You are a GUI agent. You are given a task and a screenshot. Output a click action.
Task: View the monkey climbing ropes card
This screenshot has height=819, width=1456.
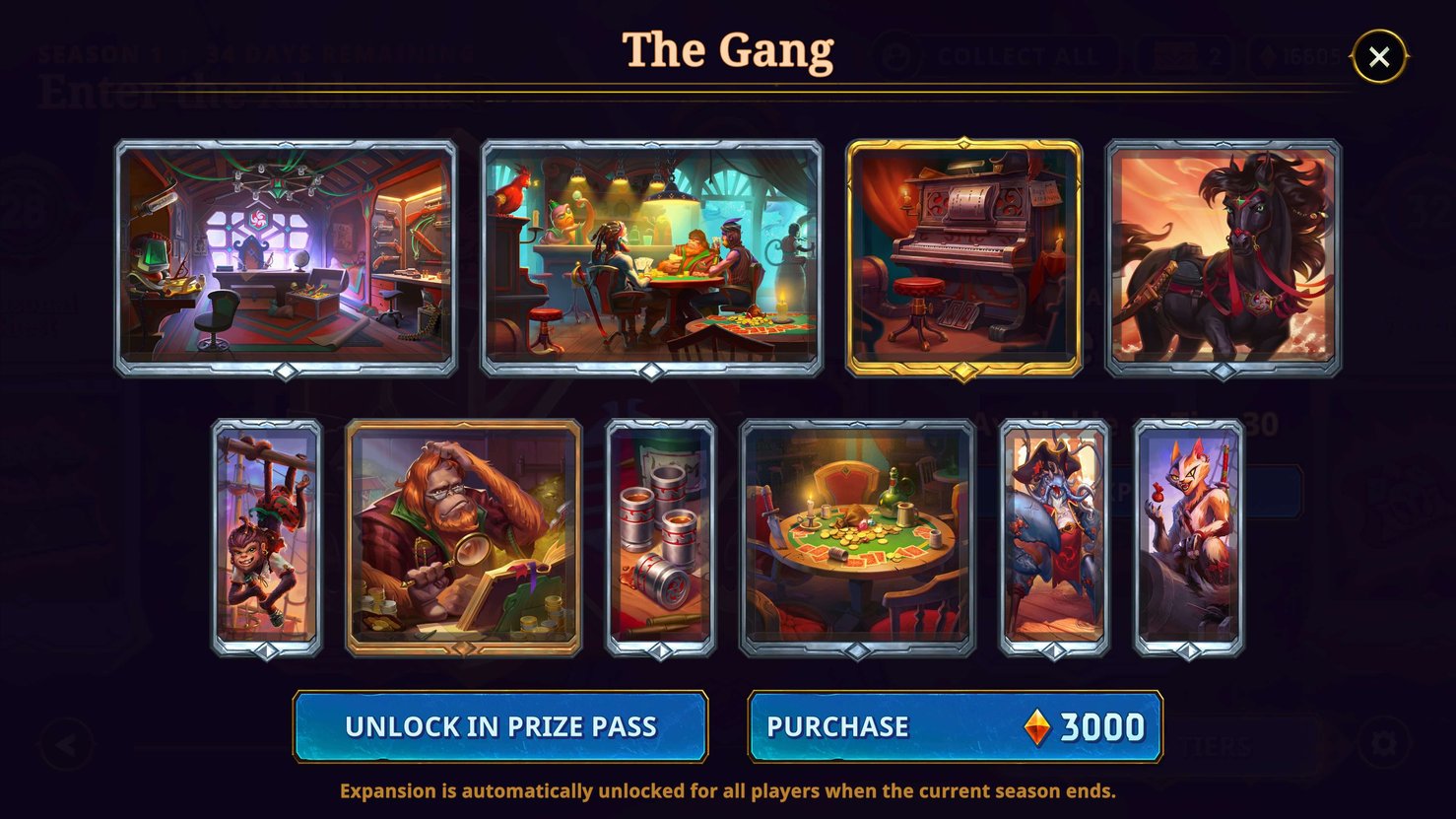pyautogui.click(x=263, y=537)
